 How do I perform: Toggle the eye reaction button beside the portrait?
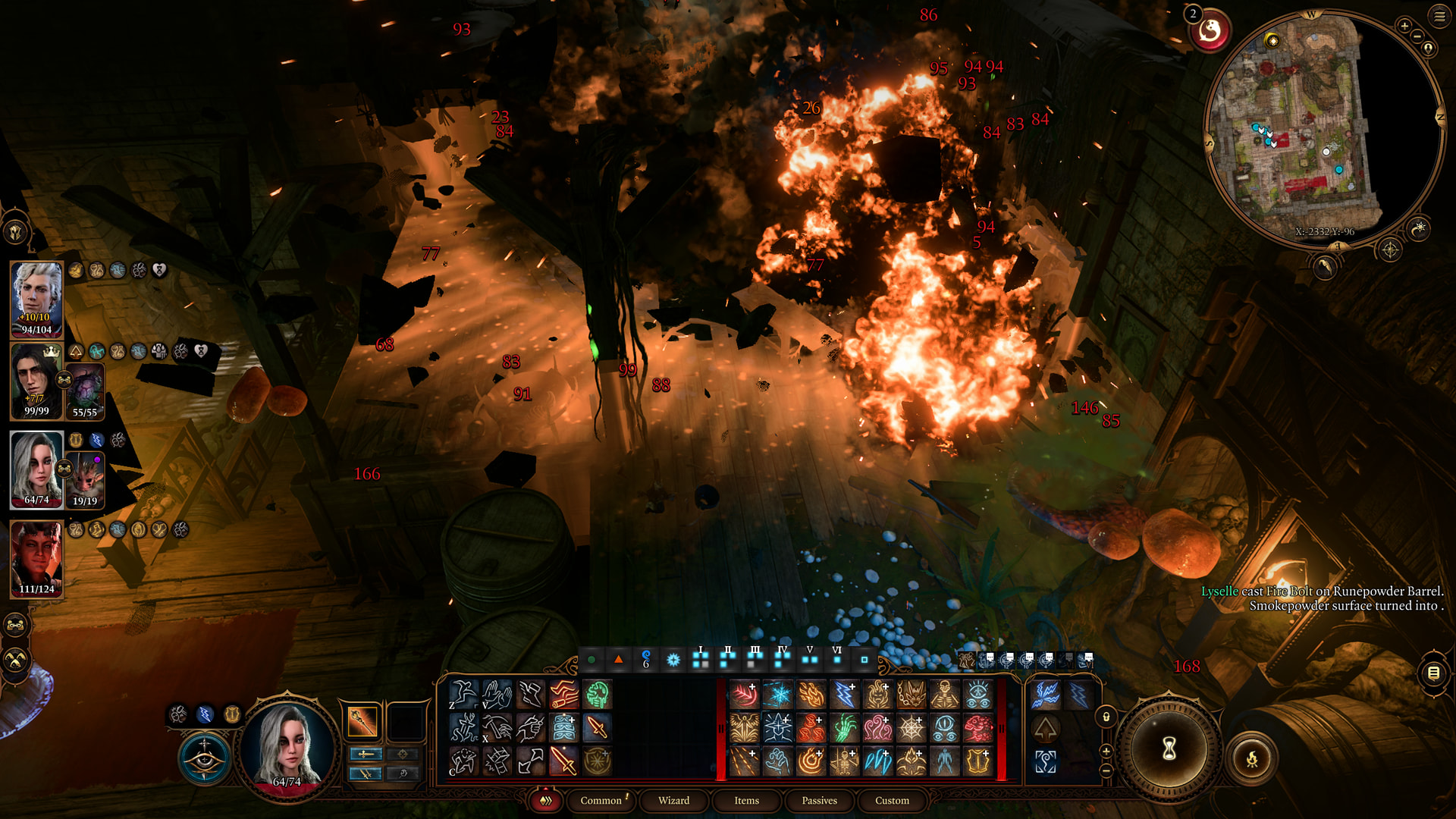pos(205,758)
